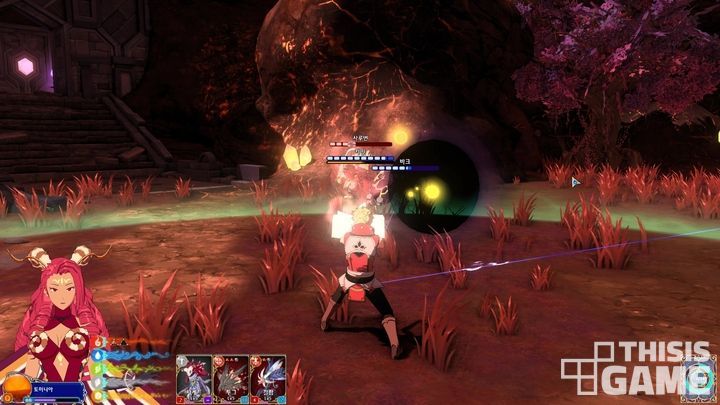Choose the red fire element icon

[96, 341]
